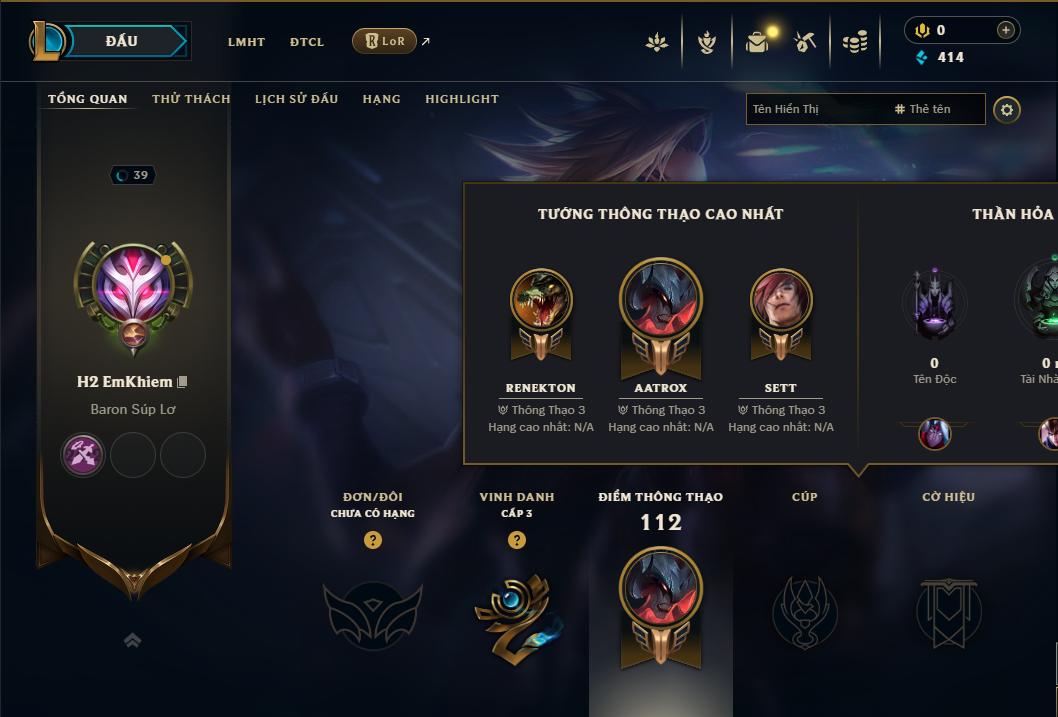View the HIGHLIGHT tab
1058x717 pixels.
click(462, 99)
